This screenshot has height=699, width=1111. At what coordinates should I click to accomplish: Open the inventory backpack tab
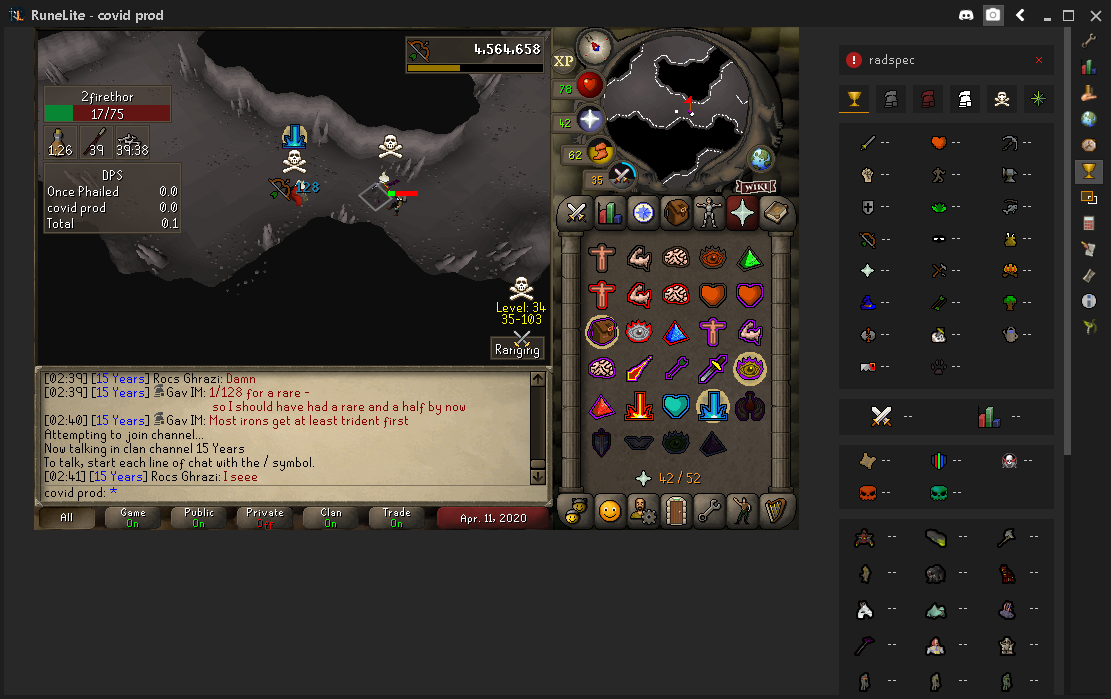point(676,212)
